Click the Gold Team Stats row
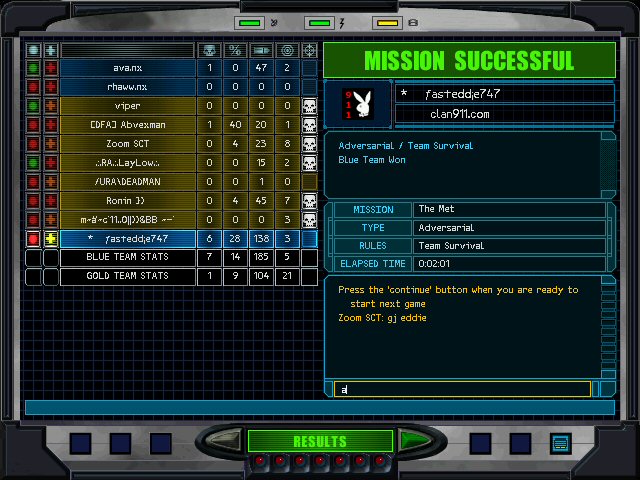Image resolution: width=640 pixels, height=480 pixels. pyautogui.click(x=127, y=277)
